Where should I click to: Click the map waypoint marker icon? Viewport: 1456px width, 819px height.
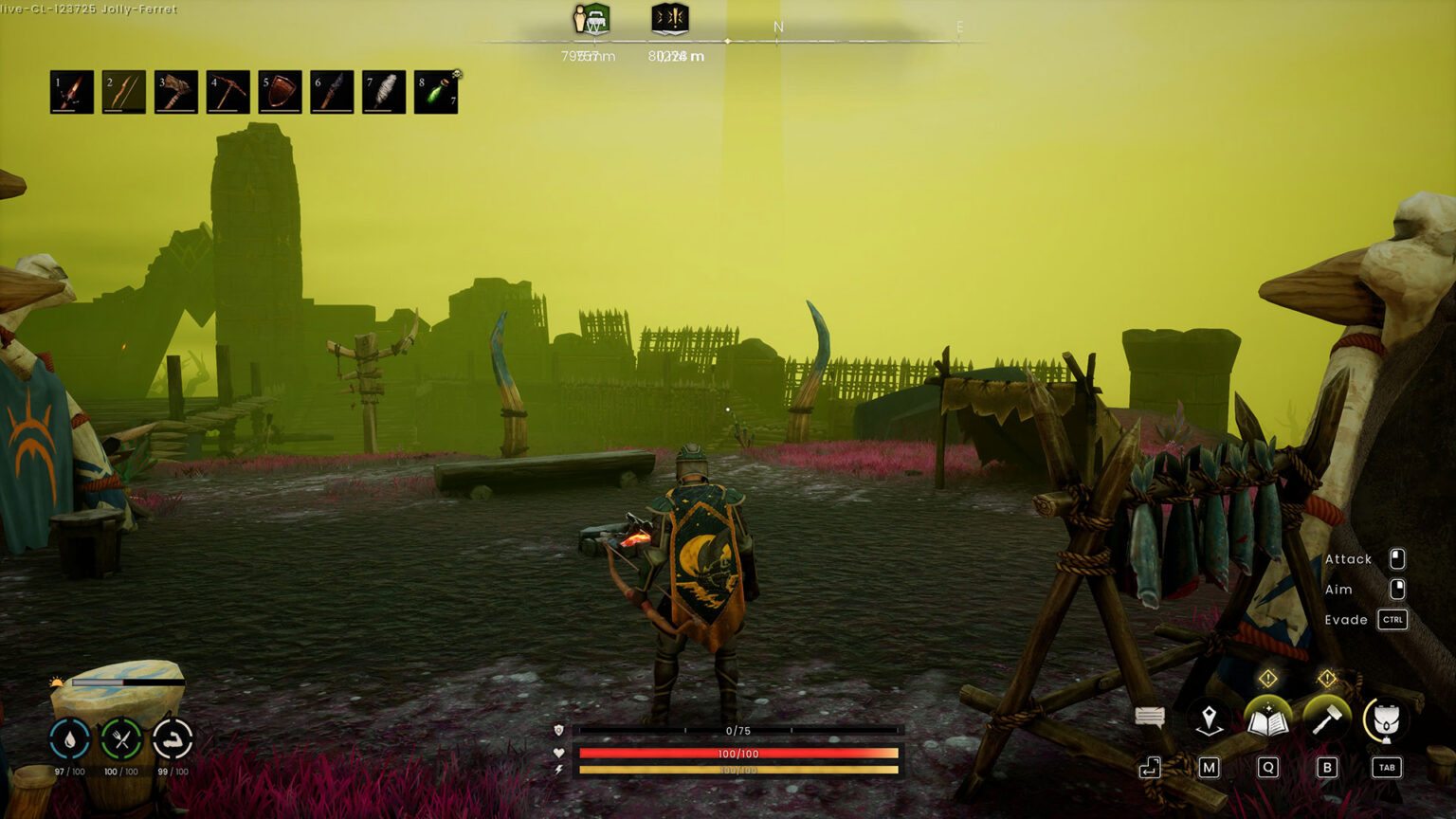[x=1209, y=720]
